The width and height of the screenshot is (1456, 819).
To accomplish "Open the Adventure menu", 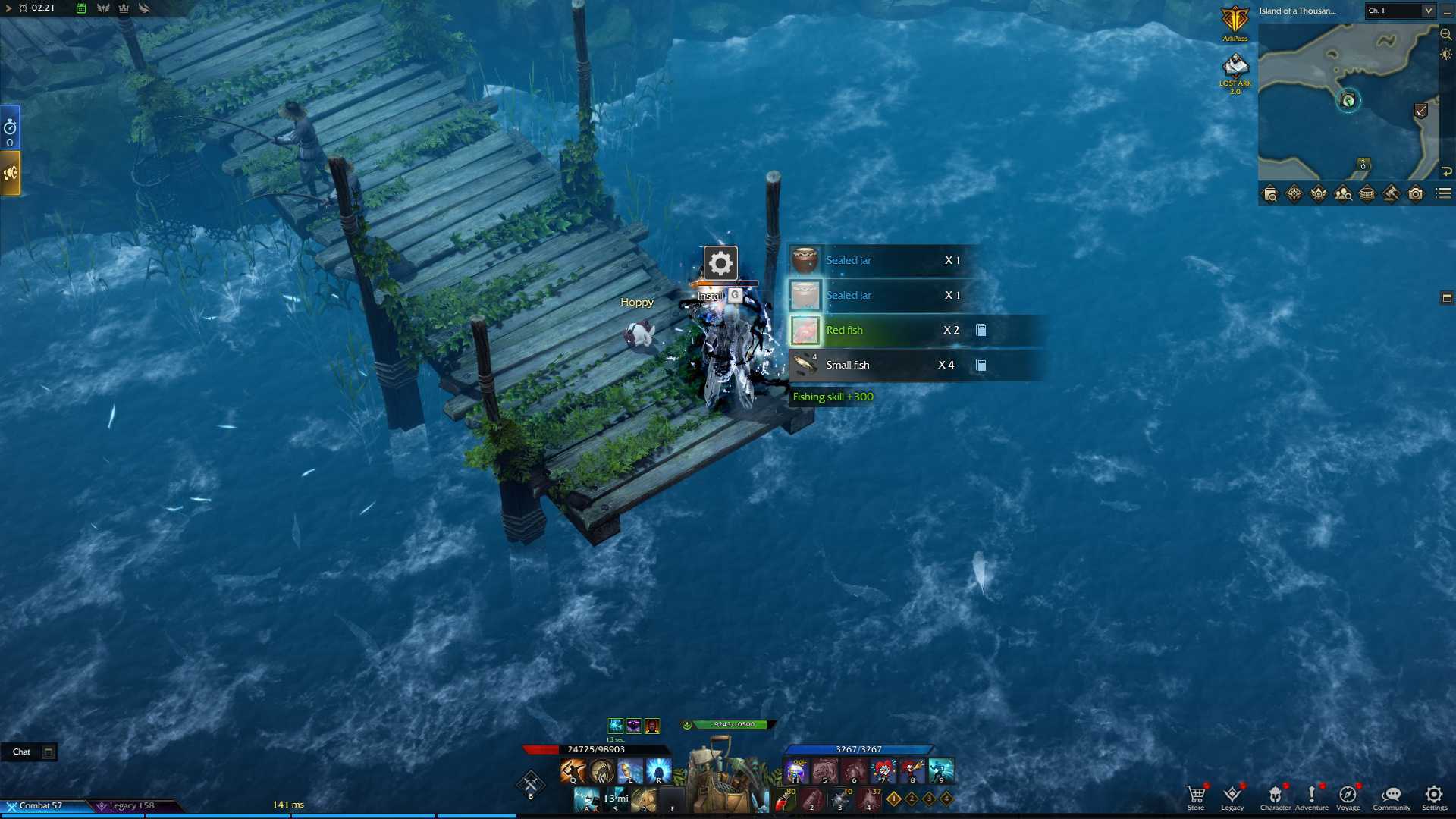I will coord(1311,796).
